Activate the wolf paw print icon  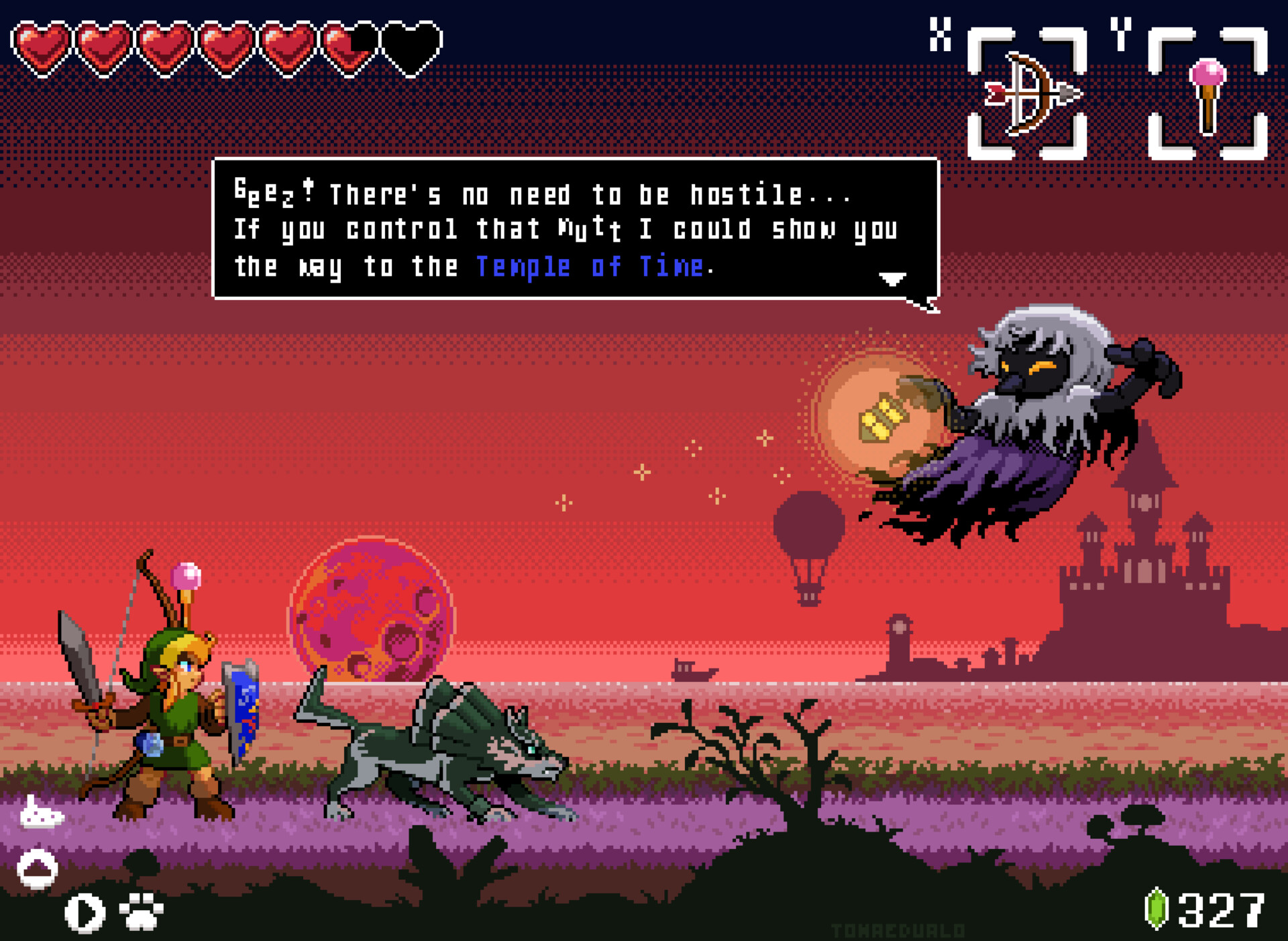(141, 911)
